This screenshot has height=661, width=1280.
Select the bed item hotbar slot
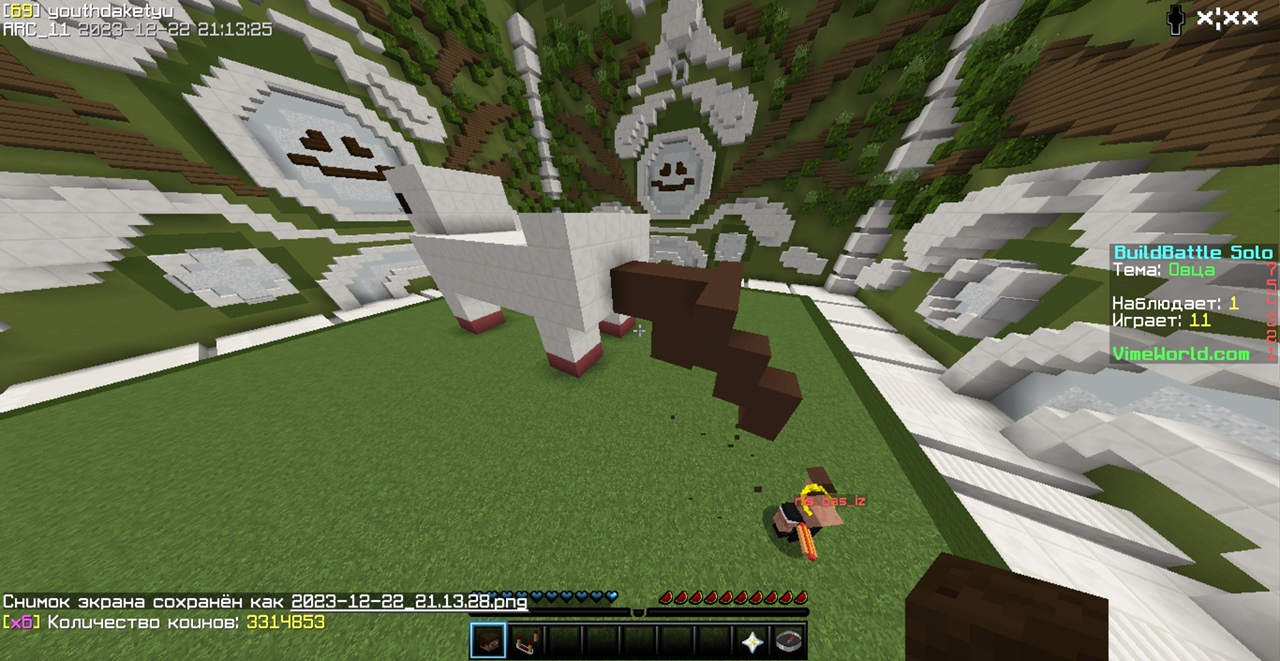point(526,641)
